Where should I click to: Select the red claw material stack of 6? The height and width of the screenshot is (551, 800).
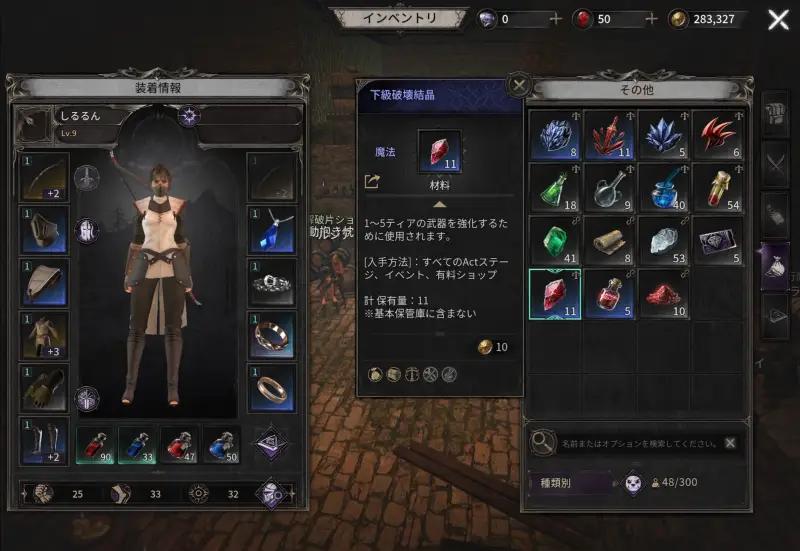tap(717, 134)
